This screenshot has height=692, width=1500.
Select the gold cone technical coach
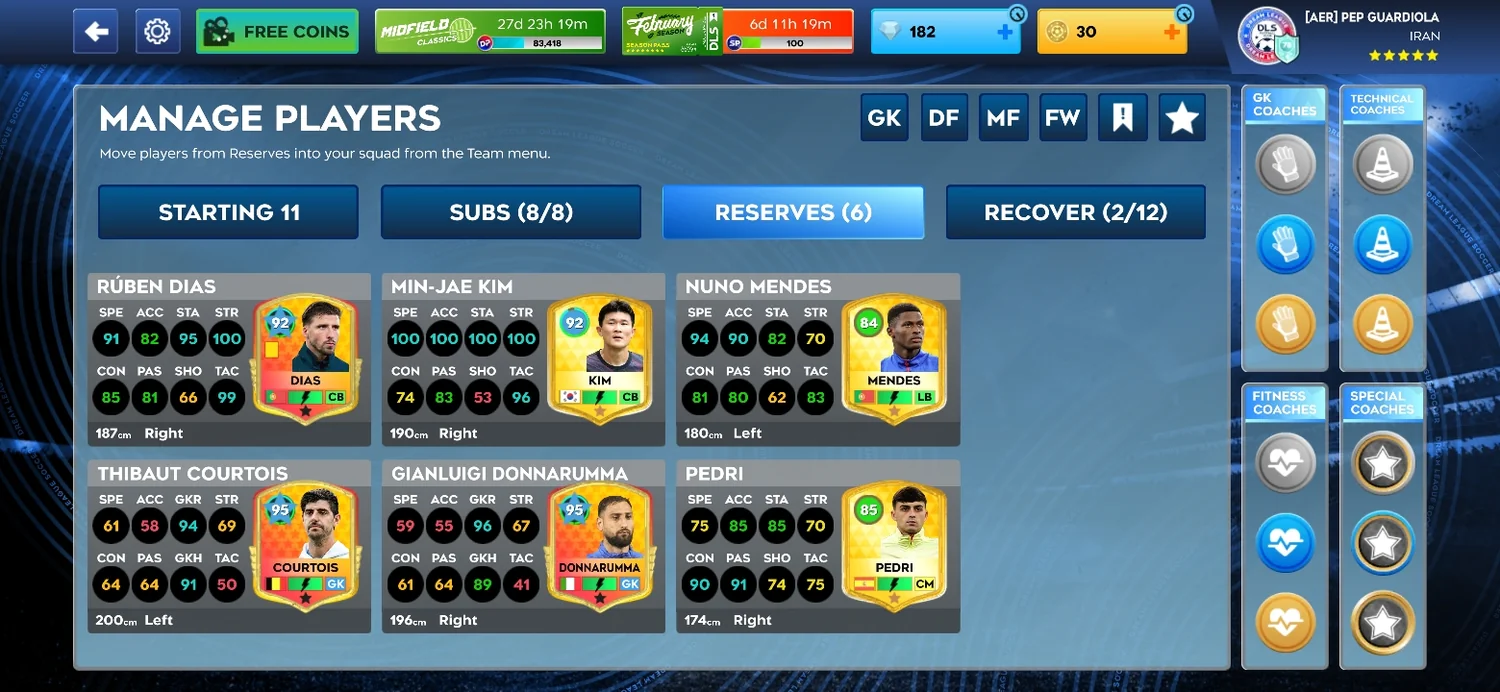coord(1382,324)
